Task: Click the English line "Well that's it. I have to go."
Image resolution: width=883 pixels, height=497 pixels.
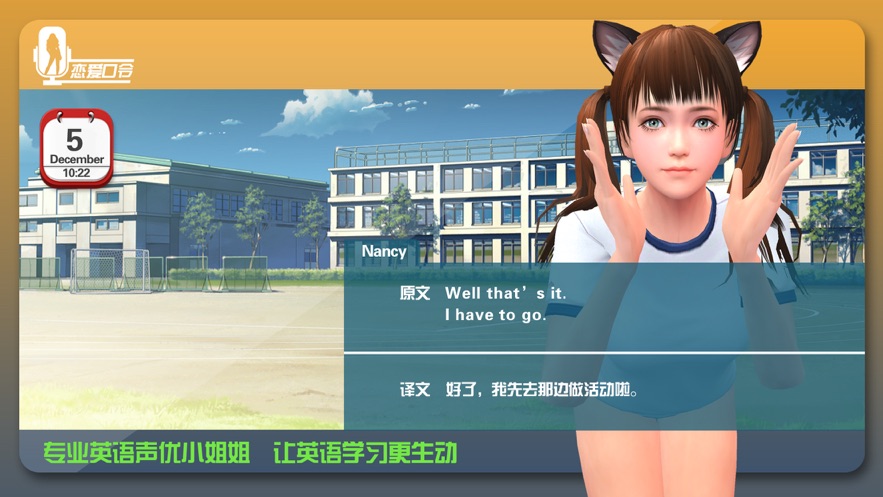Action: 496,304
